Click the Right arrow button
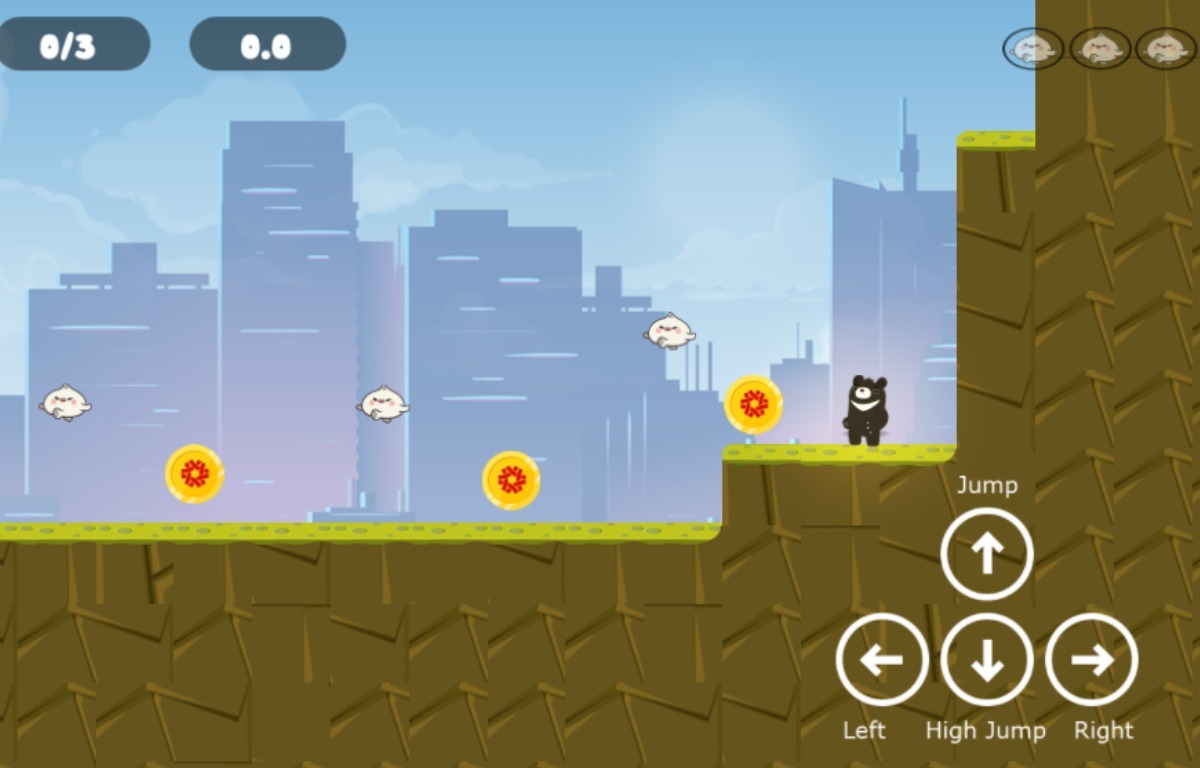This screenshot has width=1200, height=768. (1092, 660)
